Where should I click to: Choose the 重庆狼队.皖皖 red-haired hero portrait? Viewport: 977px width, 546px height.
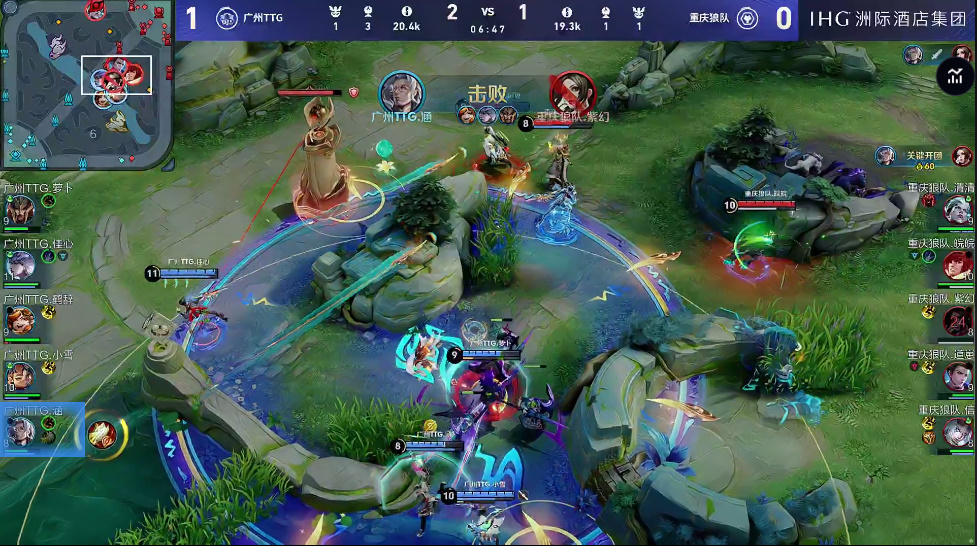point(958,265)
